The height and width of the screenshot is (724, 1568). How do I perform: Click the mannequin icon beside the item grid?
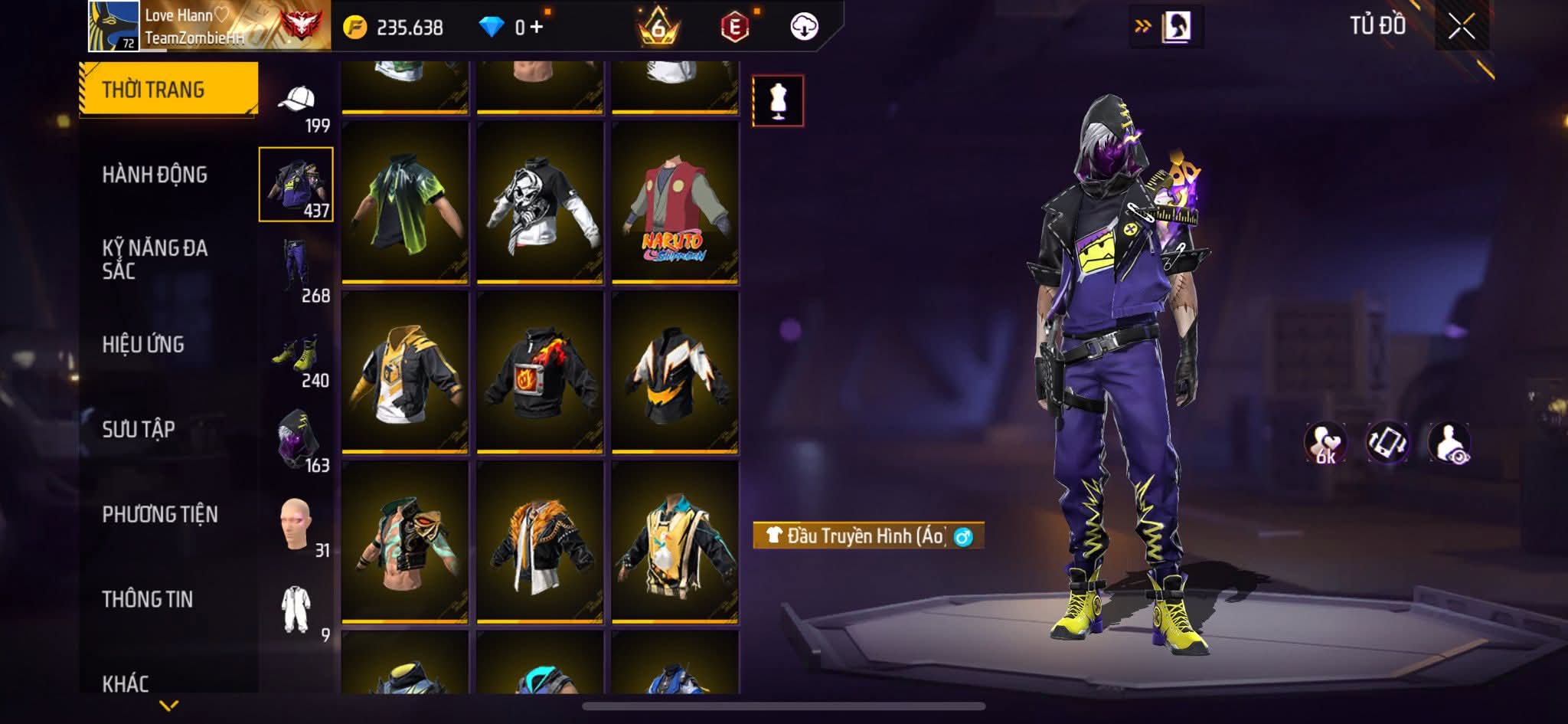(778, 100)
